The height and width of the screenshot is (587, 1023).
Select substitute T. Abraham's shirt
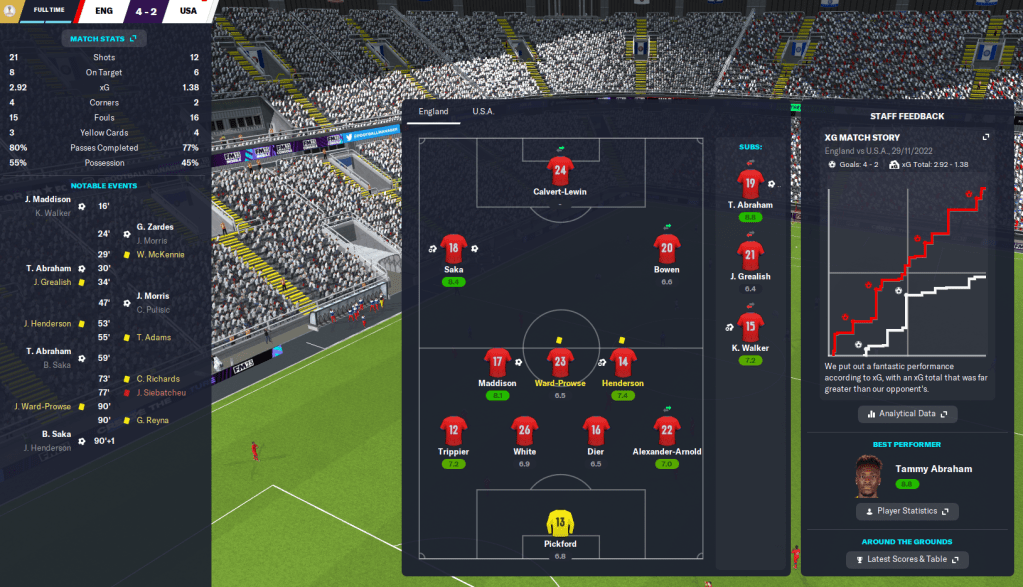750,183
